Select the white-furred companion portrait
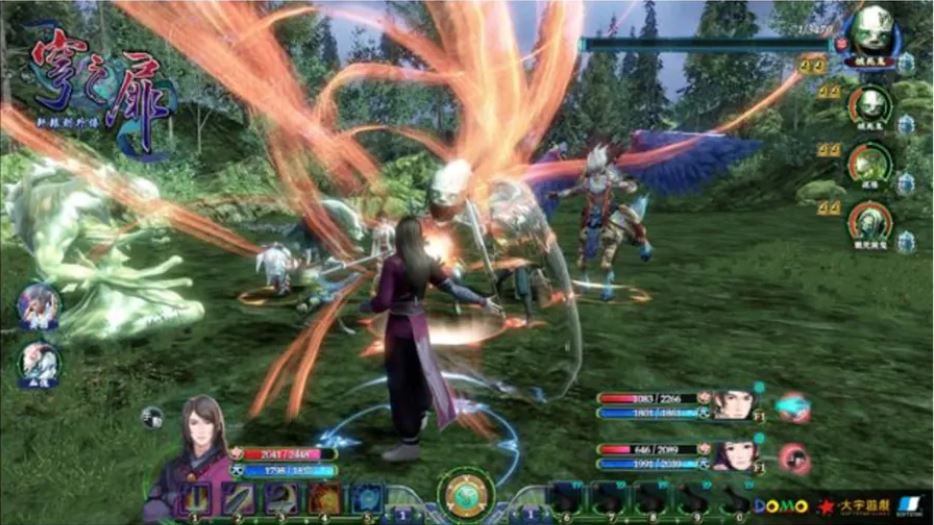Viewport: 934px width, 525px height. tap(40, 363)
